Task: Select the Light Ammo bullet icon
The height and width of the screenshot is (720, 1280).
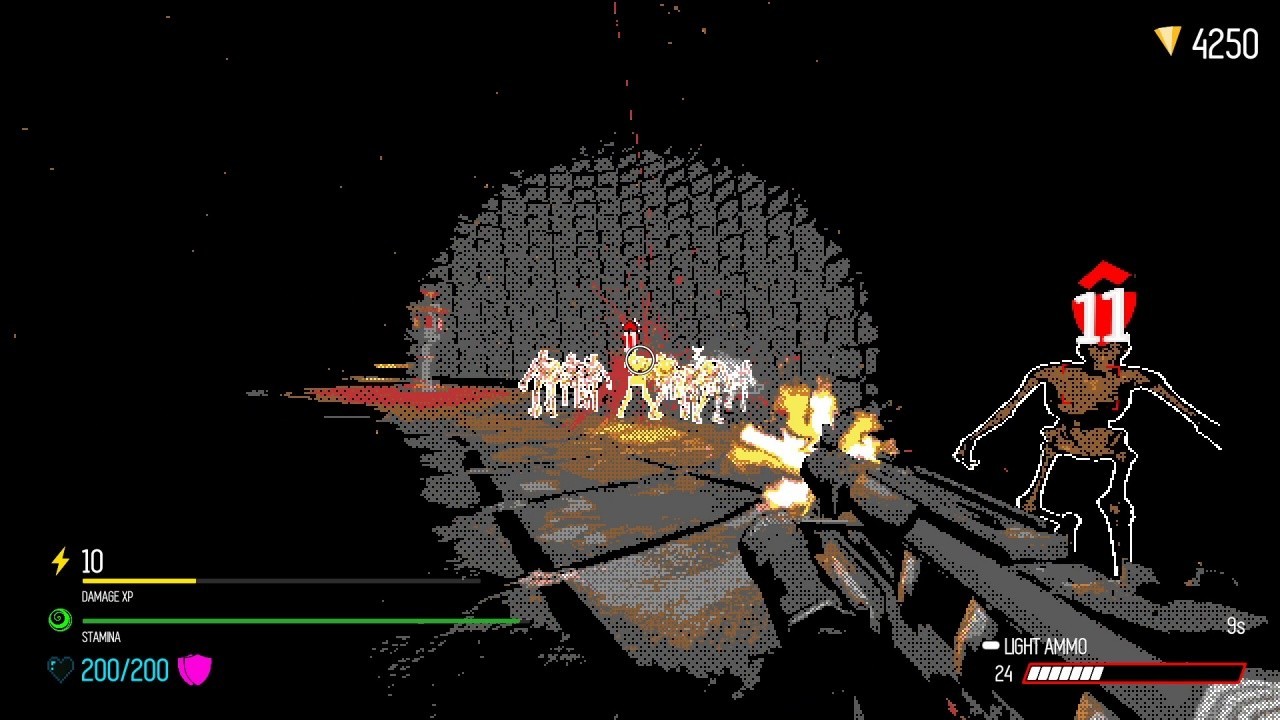Action: pyautogui.click(x=990, y=647)
